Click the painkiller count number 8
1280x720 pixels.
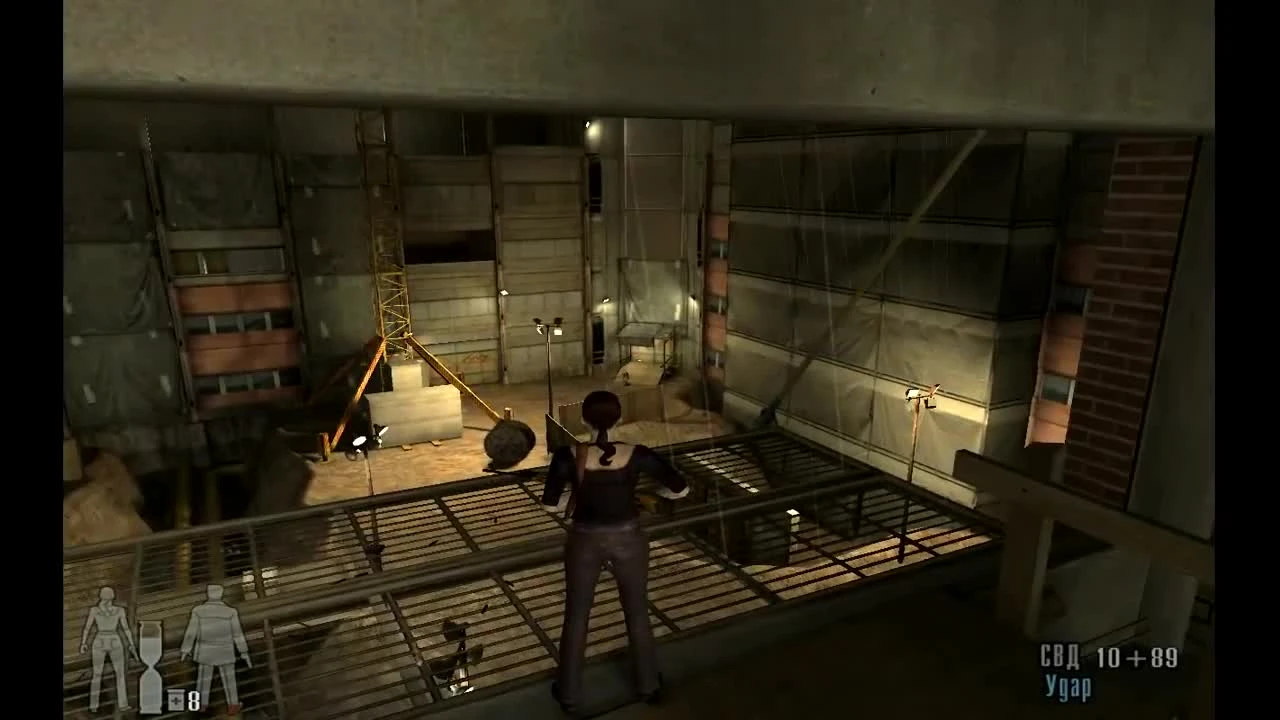pyautogui.click(x=194, y=702)
